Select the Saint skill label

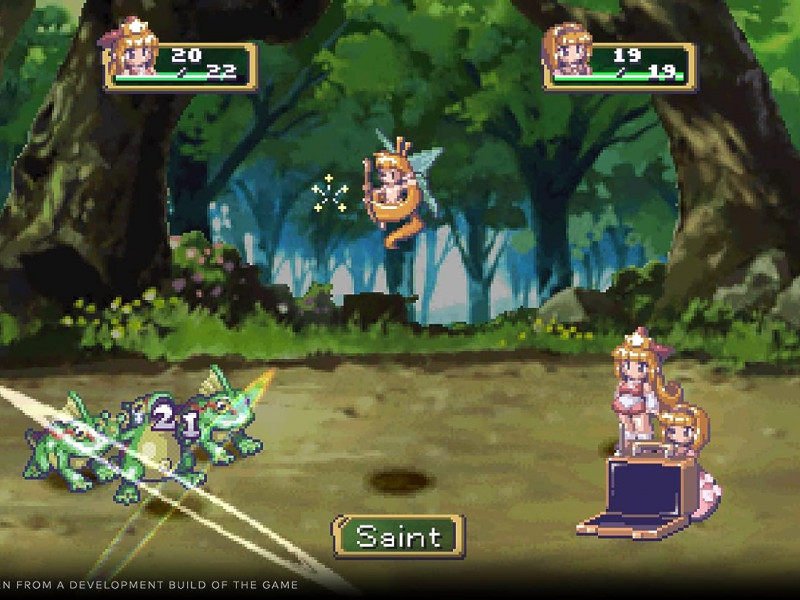[x=398, y=536]
